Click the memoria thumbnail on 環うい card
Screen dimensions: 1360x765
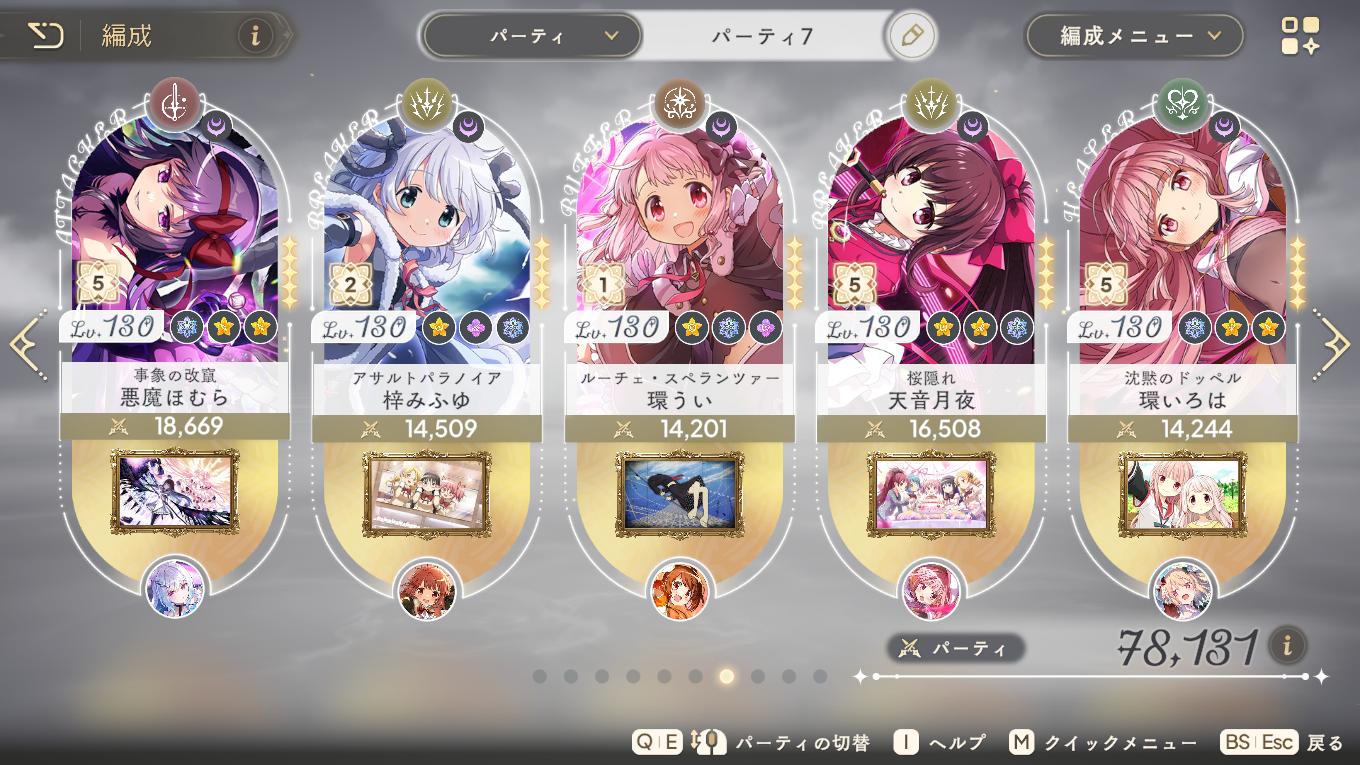click(679, 493)
